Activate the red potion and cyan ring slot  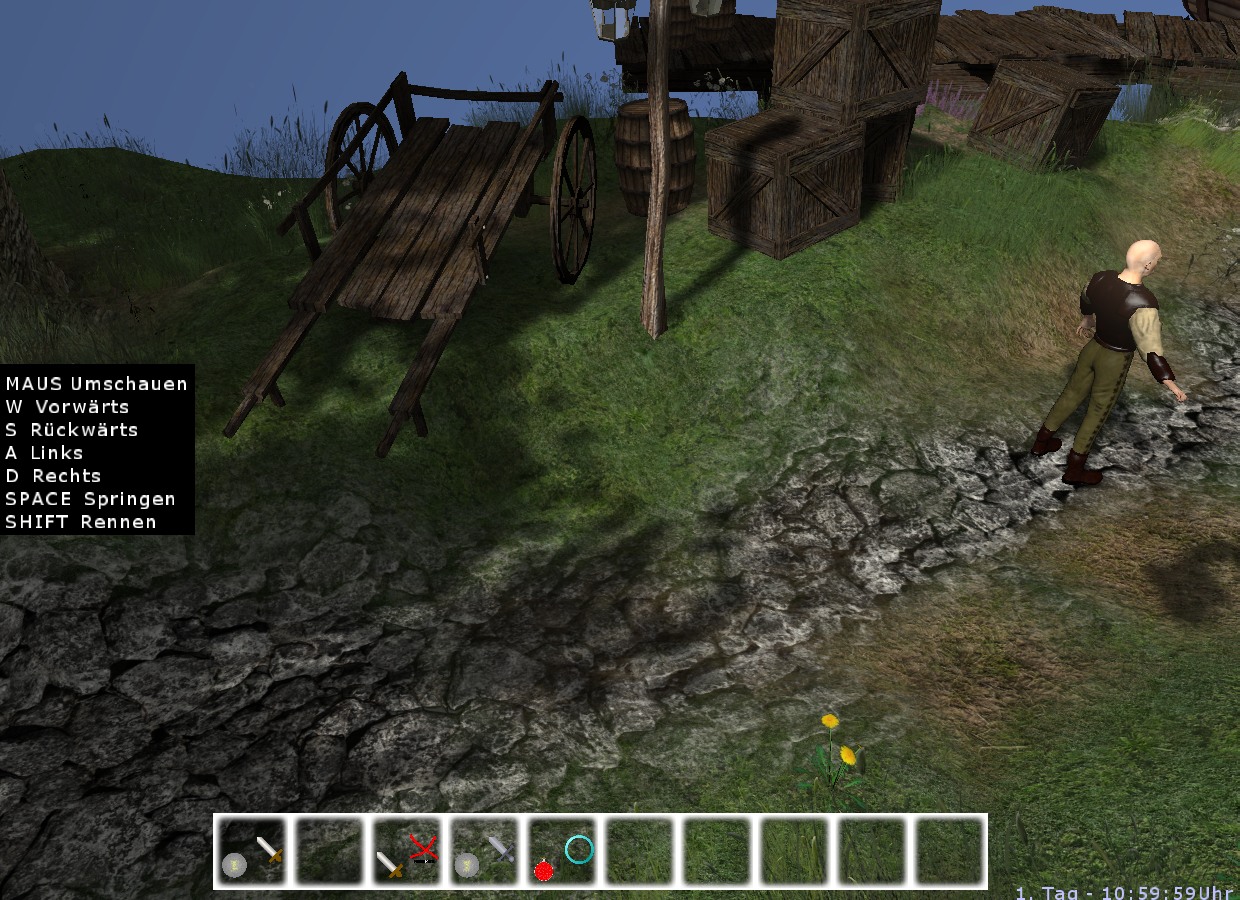[563, 851]
